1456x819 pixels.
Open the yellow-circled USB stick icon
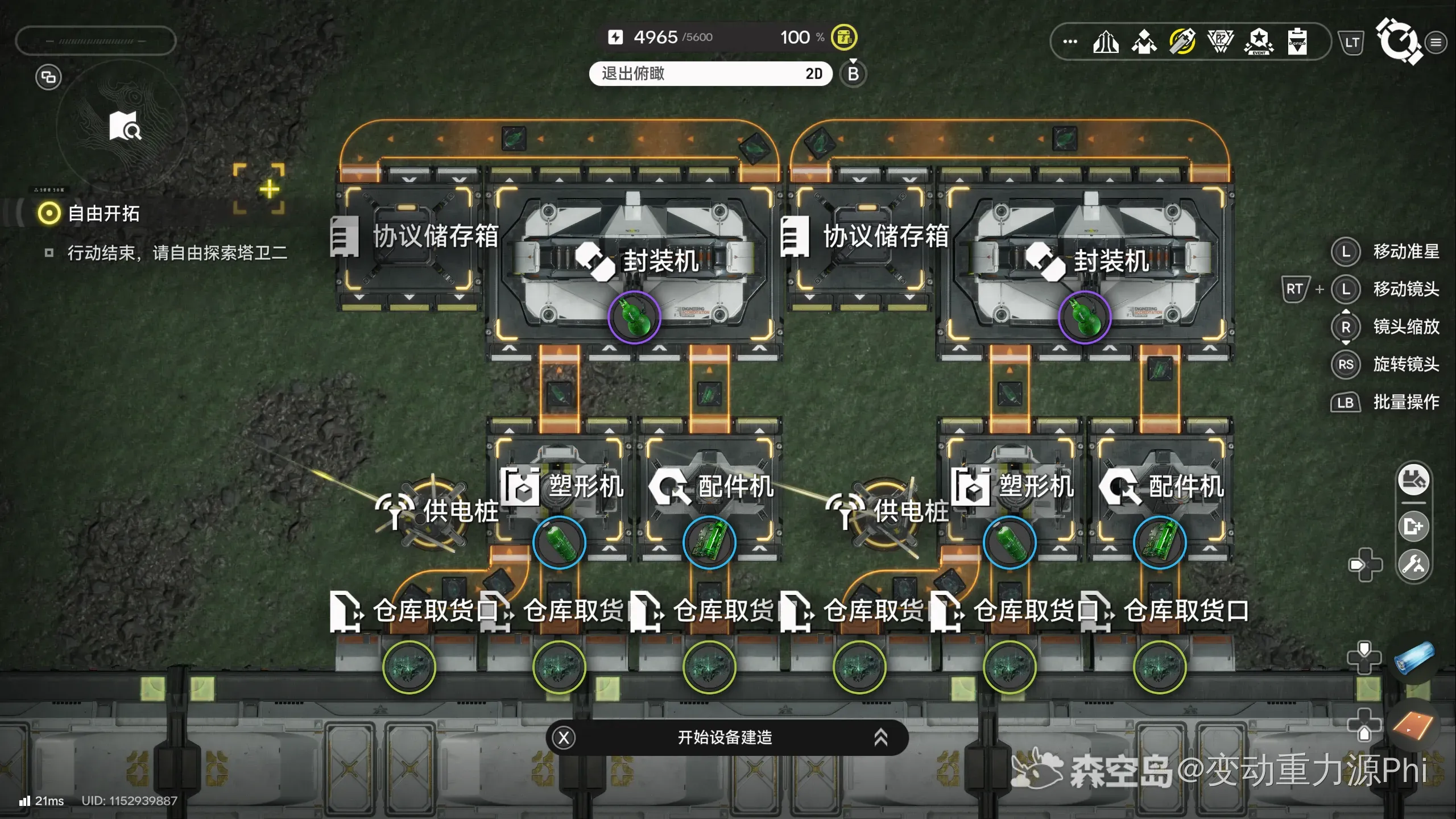1182,42
